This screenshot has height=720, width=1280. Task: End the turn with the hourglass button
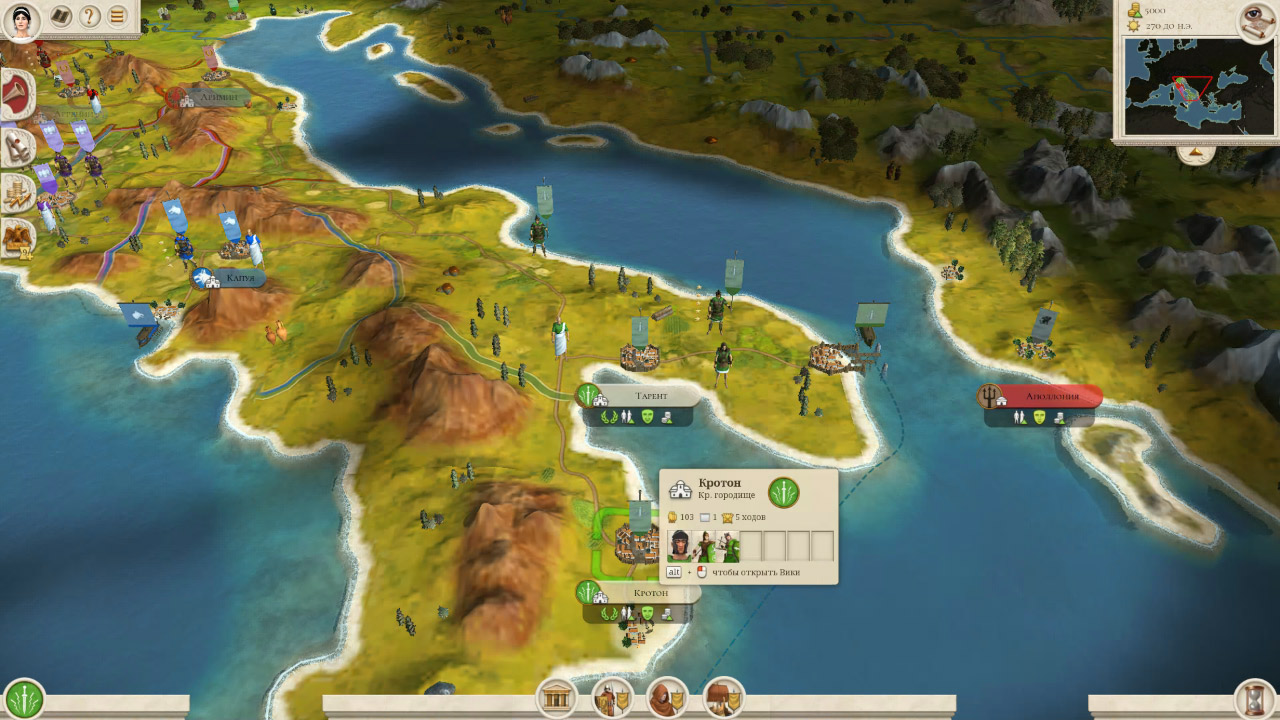click(x=1255, y=698)
